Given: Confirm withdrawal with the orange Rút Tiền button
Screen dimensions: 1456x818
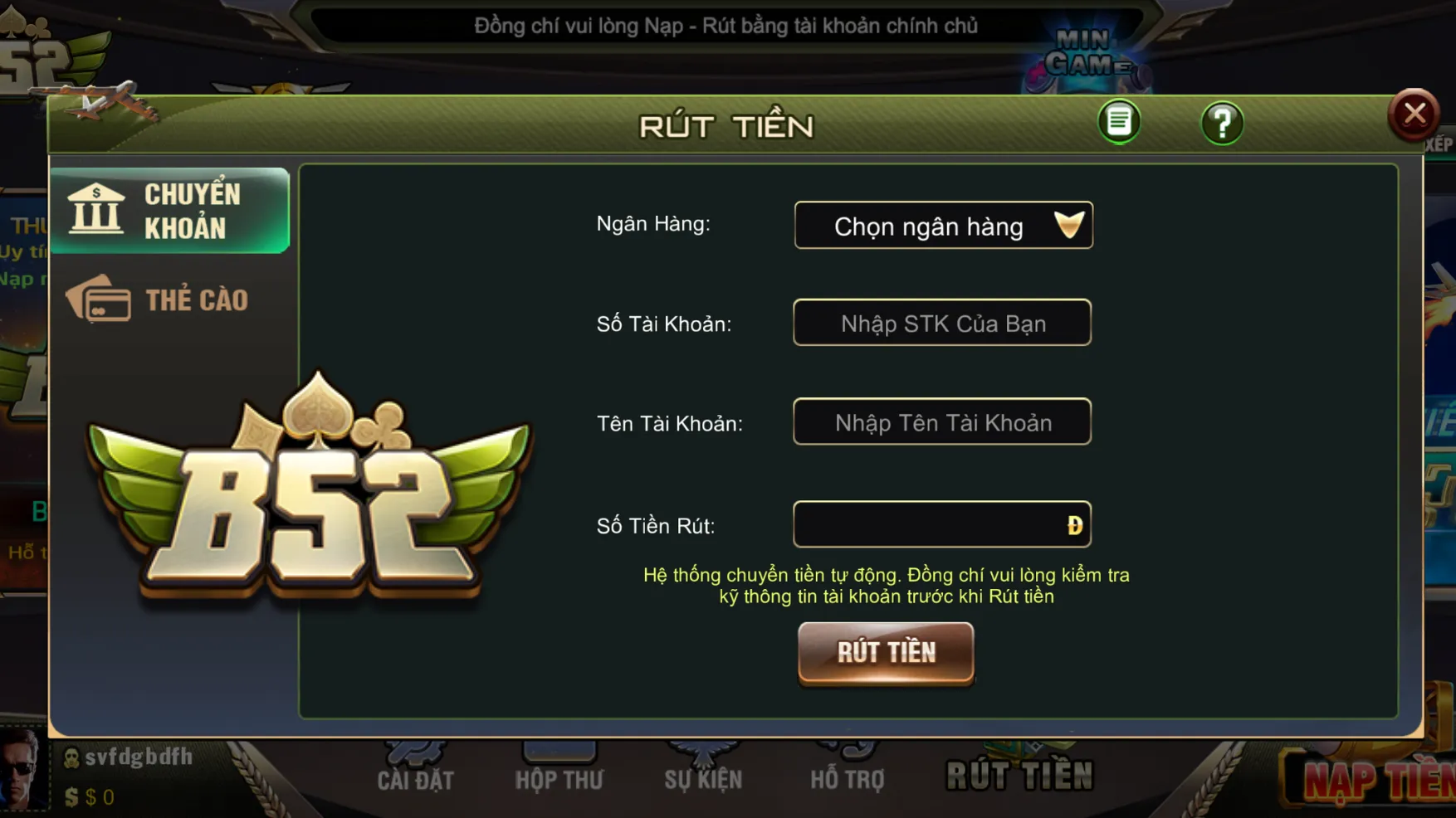Looking at the screenshot, I should (x=886, y=653).
